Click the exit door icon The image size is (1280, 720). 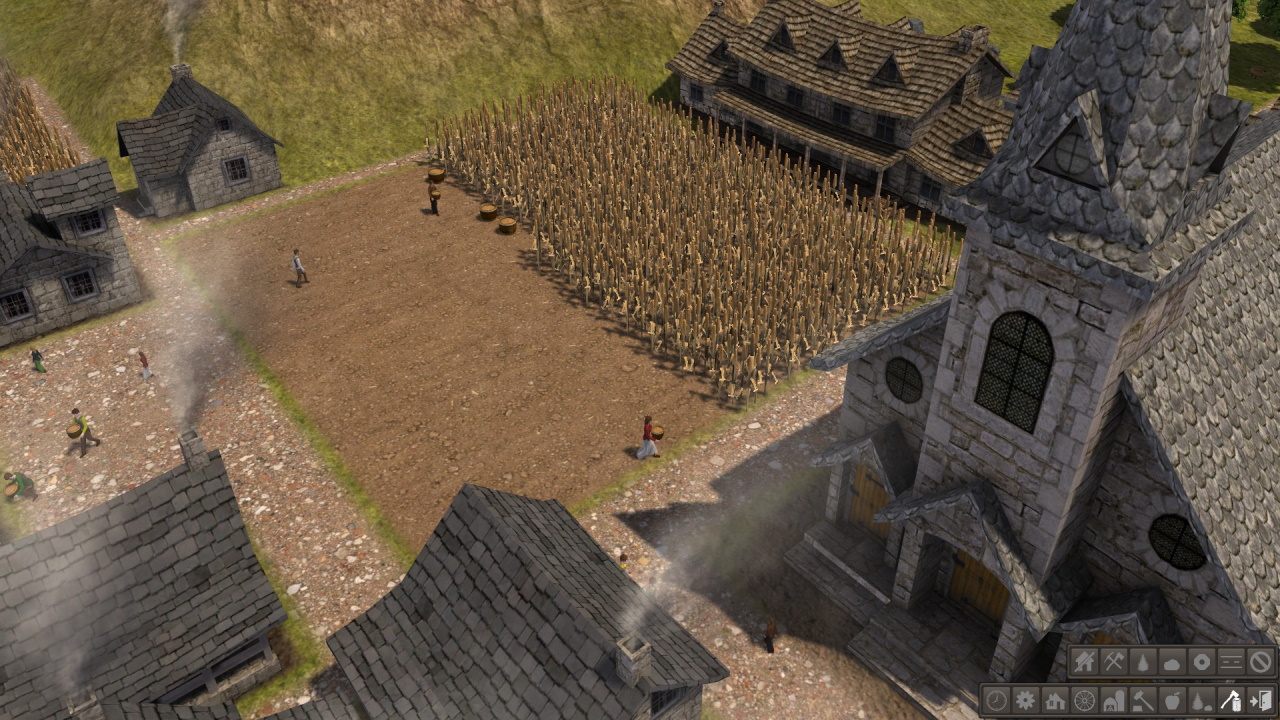(1260, 700)
